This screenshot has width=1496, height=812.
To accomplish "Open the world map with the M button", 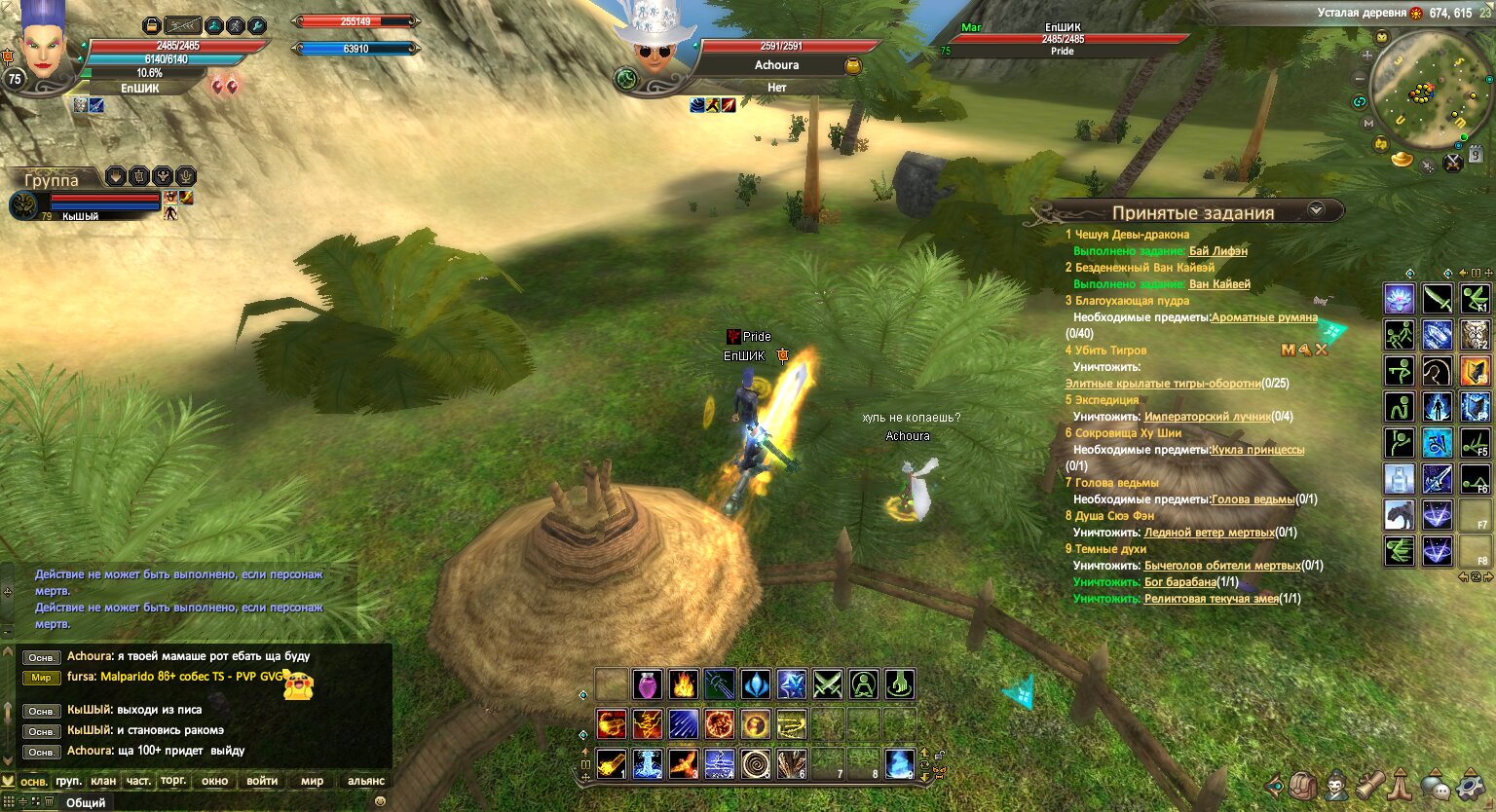I will (1368, 124).
